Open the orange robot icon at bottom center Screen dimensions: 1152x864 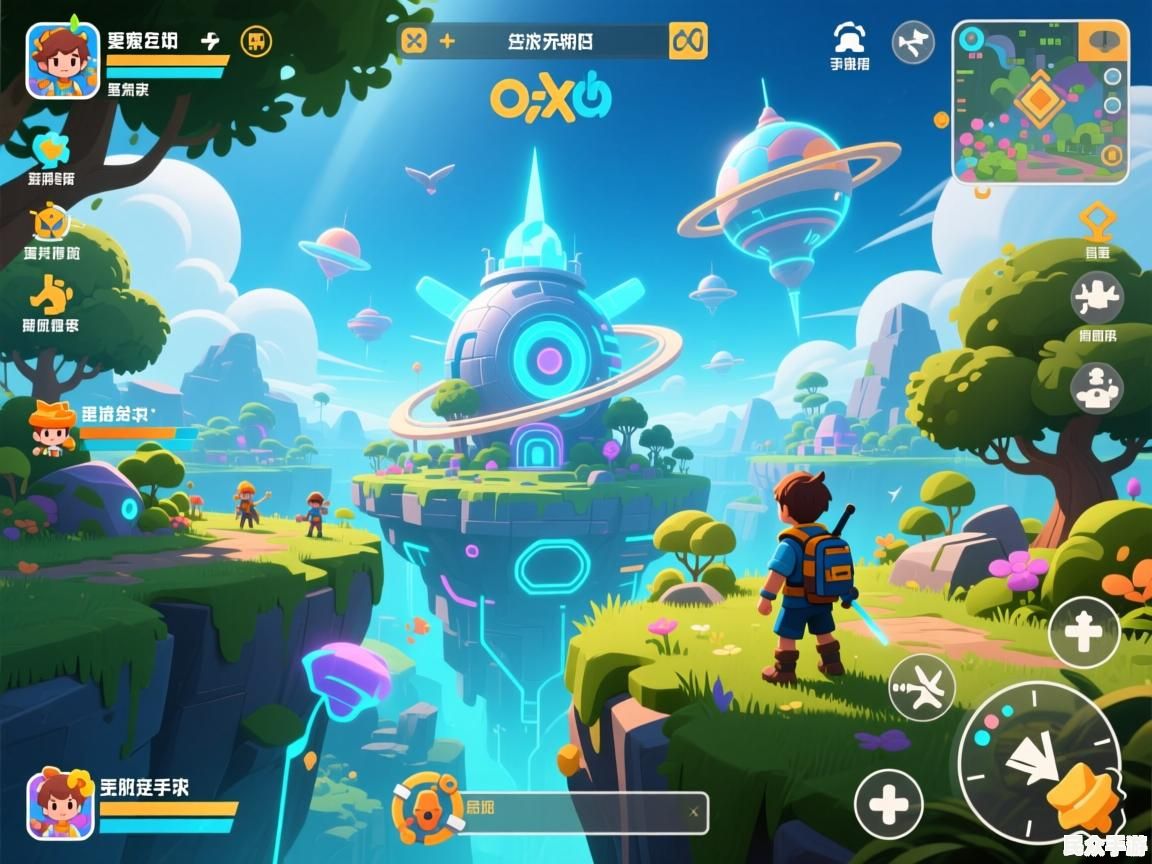pyautogui.click(x=428, y=806)
